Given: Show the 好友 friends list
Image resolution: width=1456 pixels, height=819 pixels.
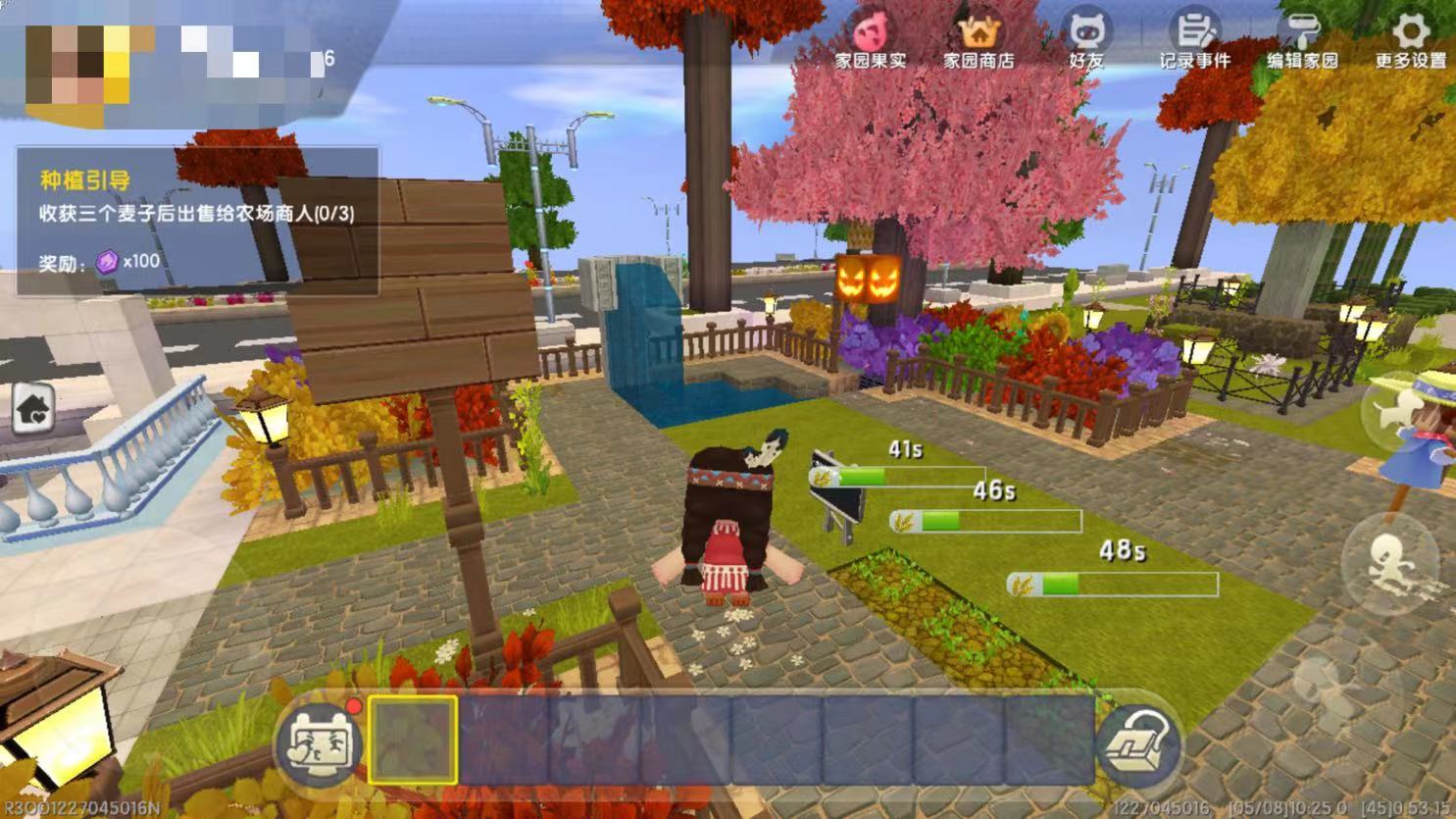Looking at the screenshot, I should coord(1085,39).
